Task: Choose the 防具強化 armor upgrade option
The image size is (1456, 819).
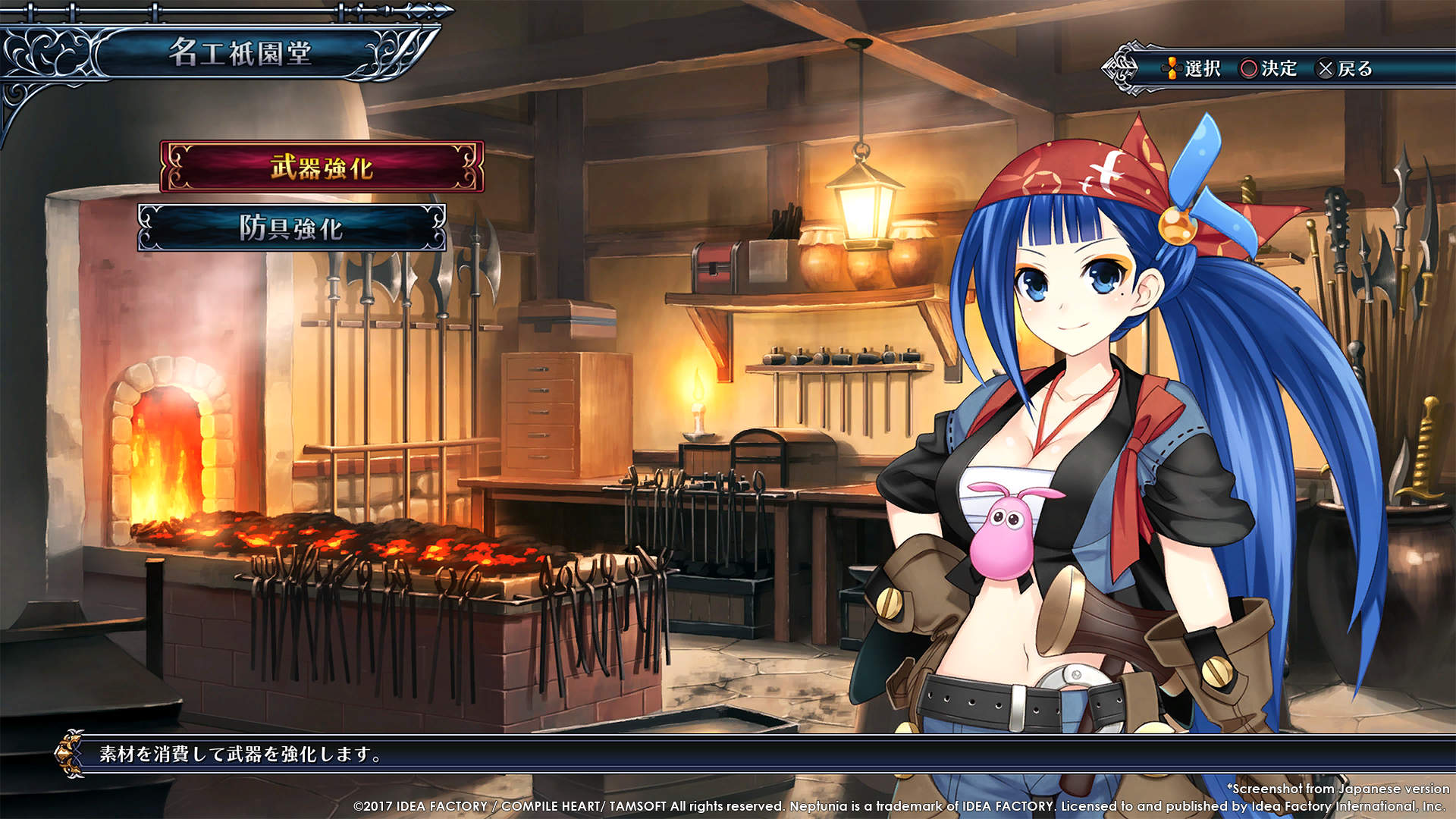Action: point(292,227)
